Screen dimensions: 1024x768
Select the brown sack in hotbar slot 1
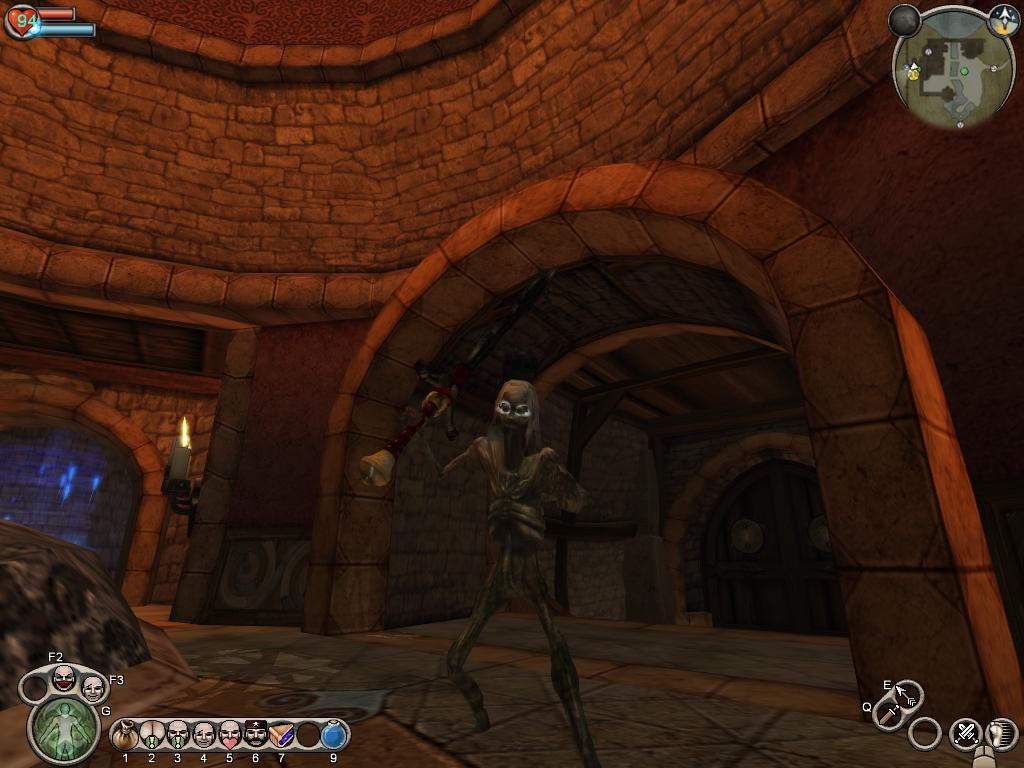(125, 736)
